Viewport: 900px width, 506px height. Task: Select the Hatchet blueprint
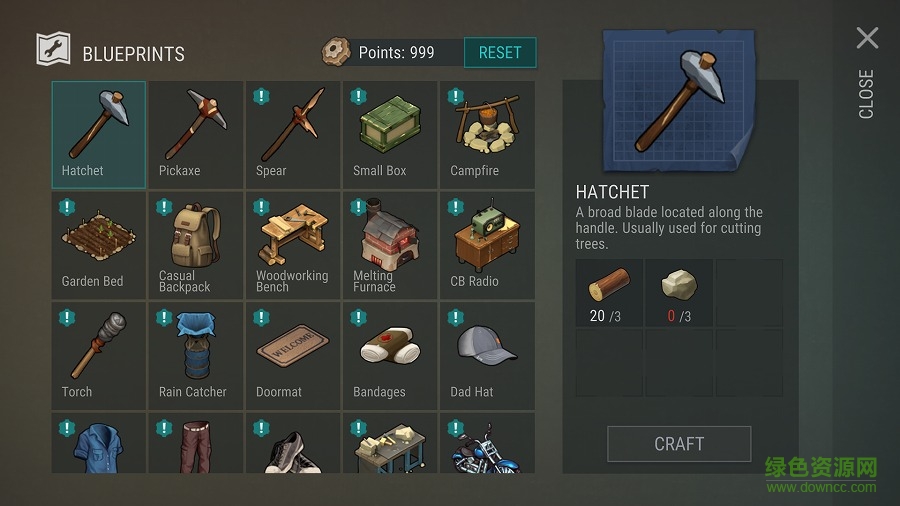click(98, 133)
